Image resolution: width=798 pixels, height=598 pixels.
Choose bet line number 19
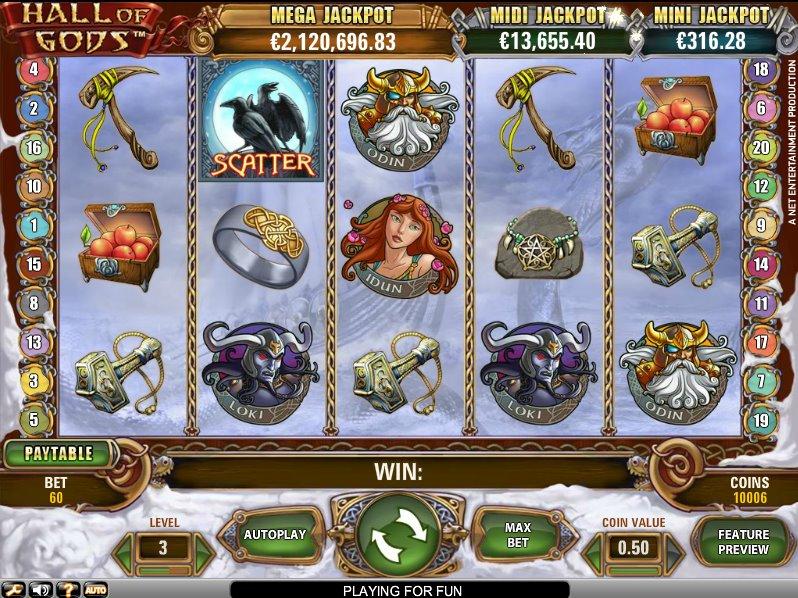(x=762, y=420)
